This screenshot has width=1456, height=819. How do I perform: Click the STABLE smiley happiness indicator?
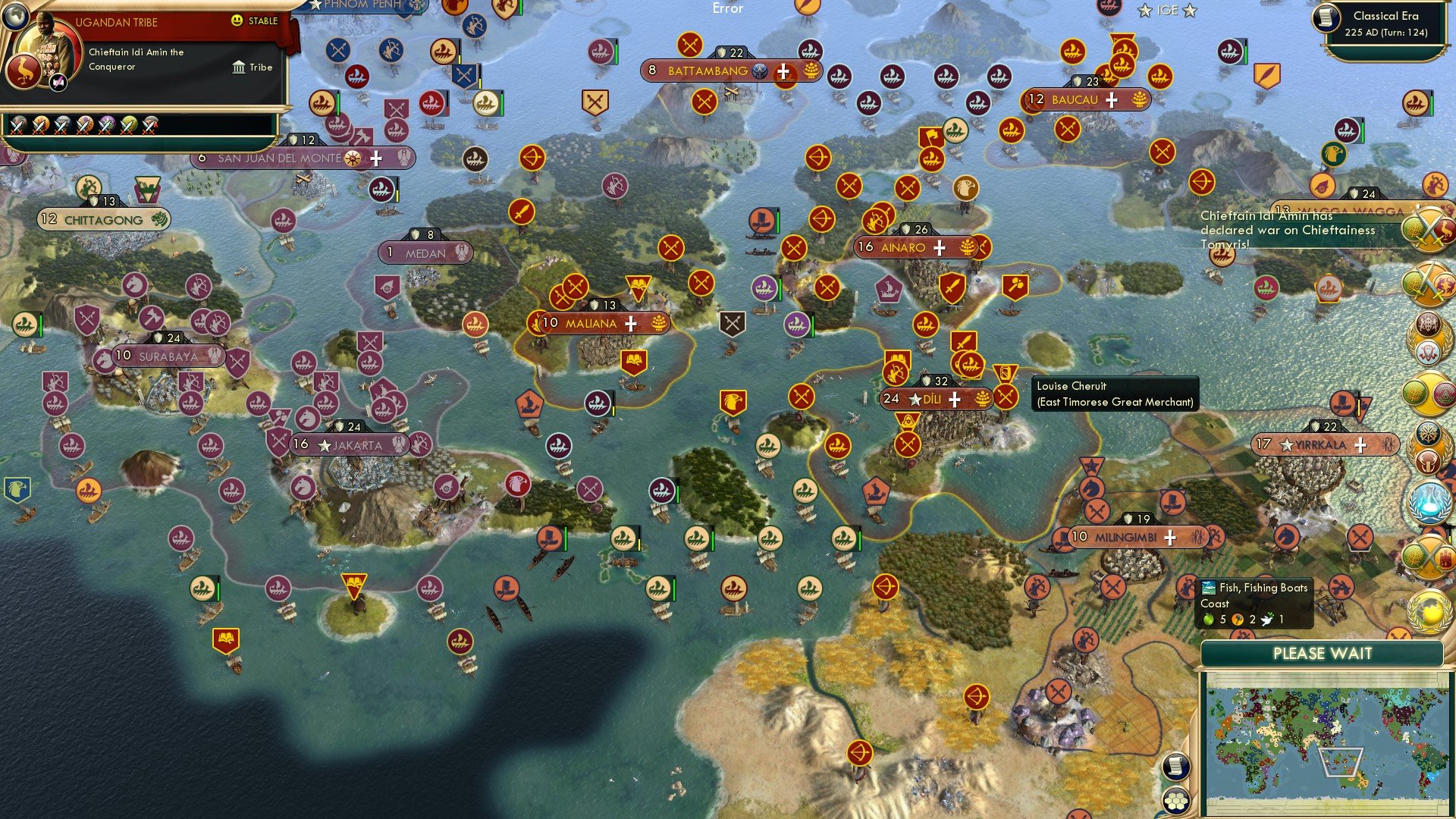click(x=237, y=21)
